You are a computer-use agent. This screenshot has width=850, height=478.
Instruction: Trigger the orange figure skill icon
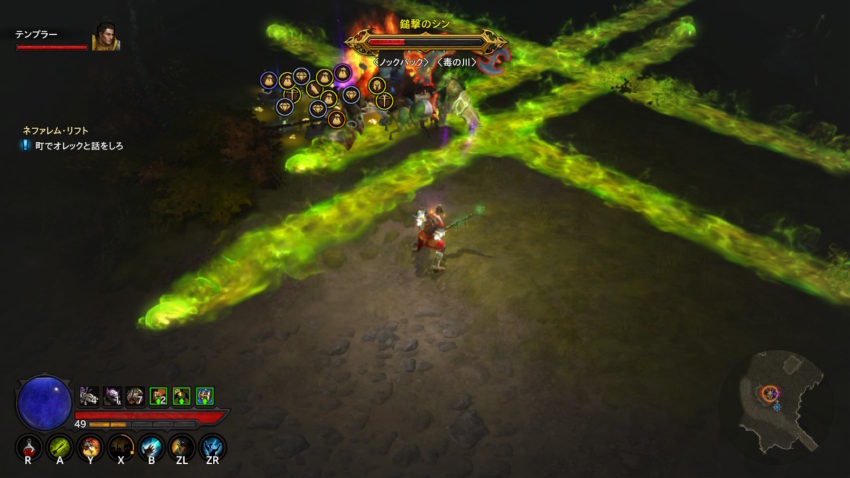click(x=181, y=447)
